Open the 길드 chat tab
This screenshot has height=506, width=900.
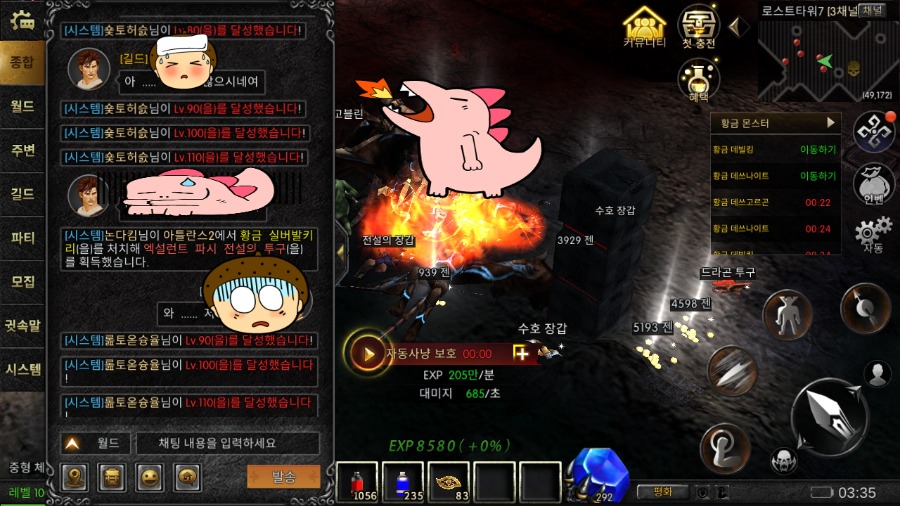(22, 193)
